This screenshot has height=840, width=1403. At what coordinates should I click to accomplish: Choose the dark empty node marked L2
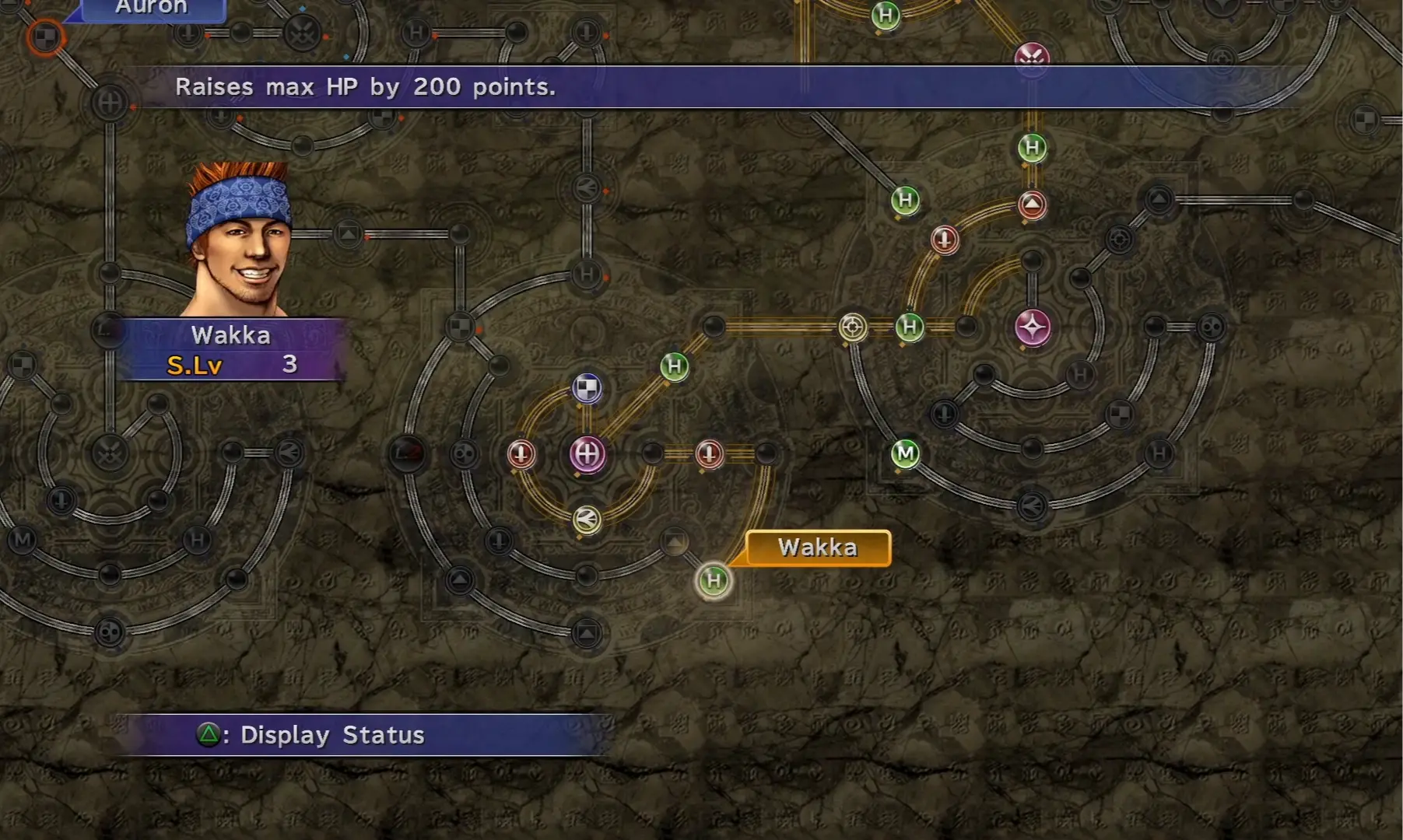point(407,453)
